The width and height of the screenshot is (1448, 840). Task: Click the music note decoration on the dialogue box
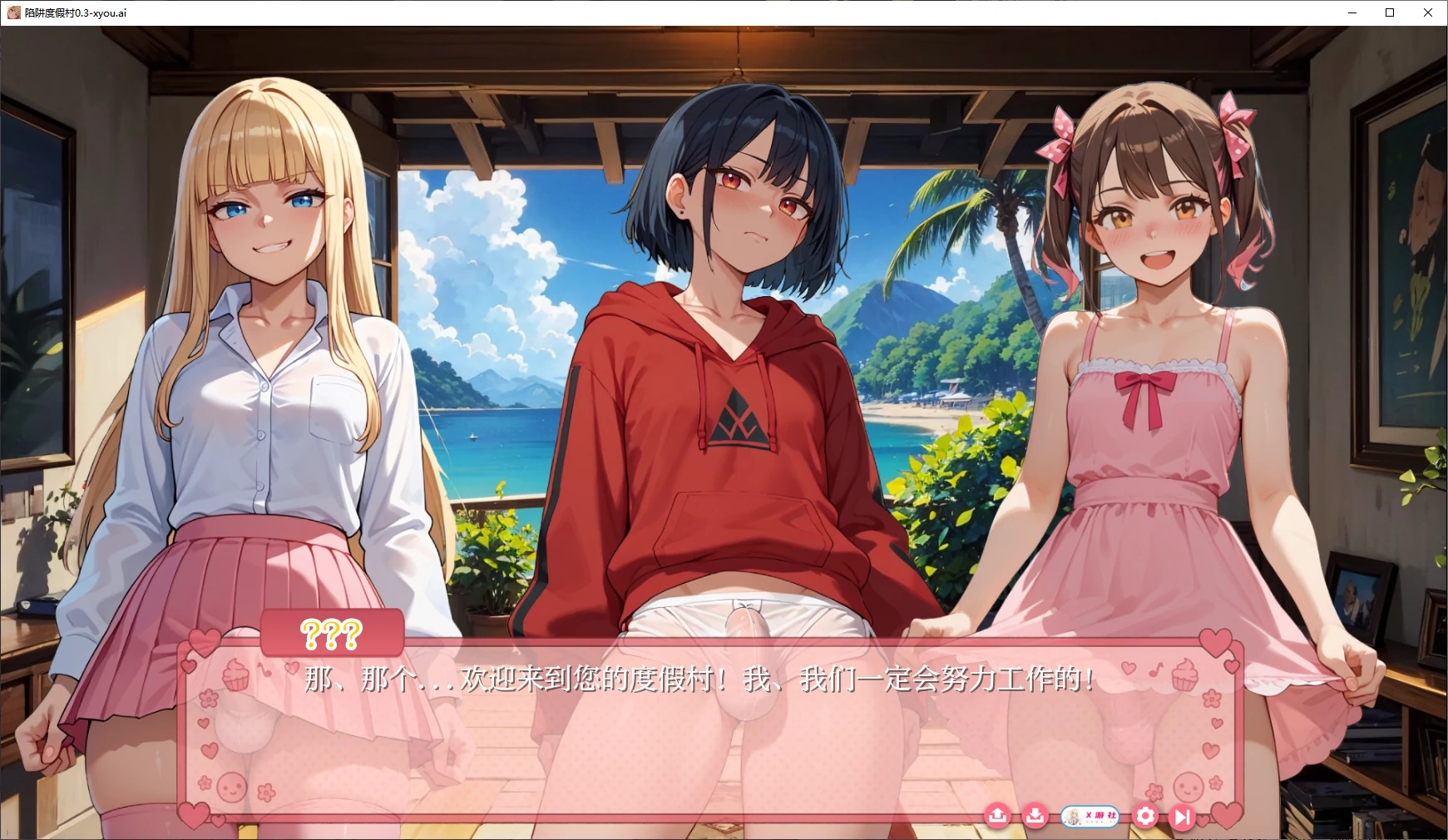click(x=264, y=670)
